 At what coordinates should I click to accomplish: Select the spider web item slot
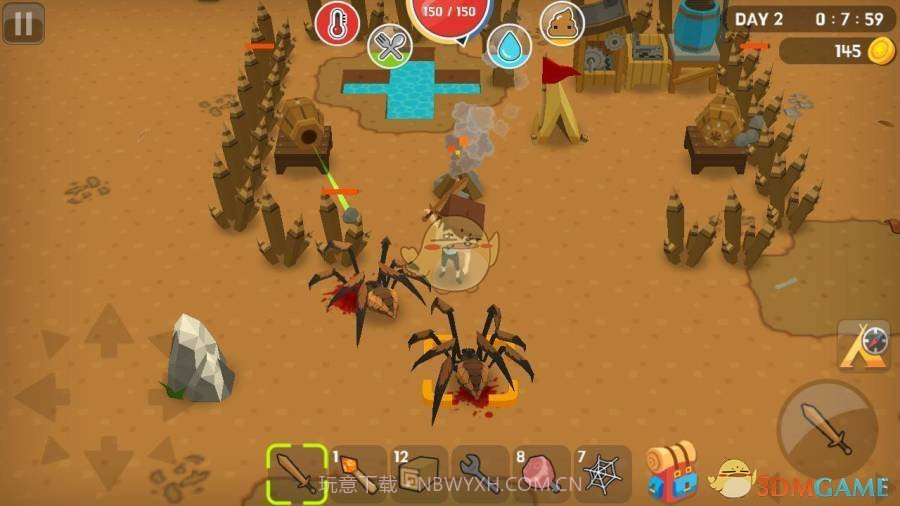pyautogui.click(x=602, y=472)
